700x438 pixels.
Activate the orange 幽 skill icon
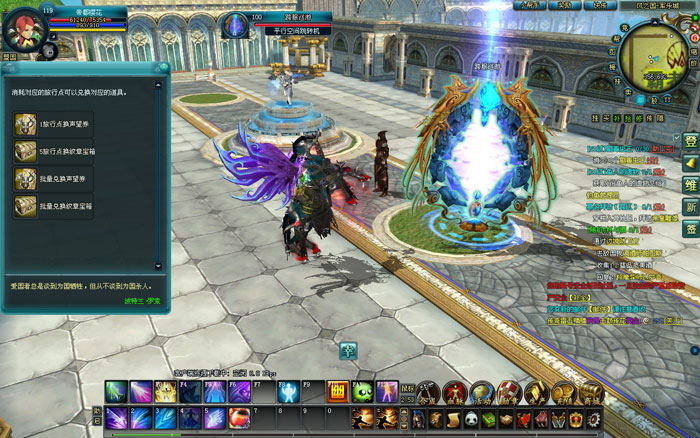pos(337,391)
